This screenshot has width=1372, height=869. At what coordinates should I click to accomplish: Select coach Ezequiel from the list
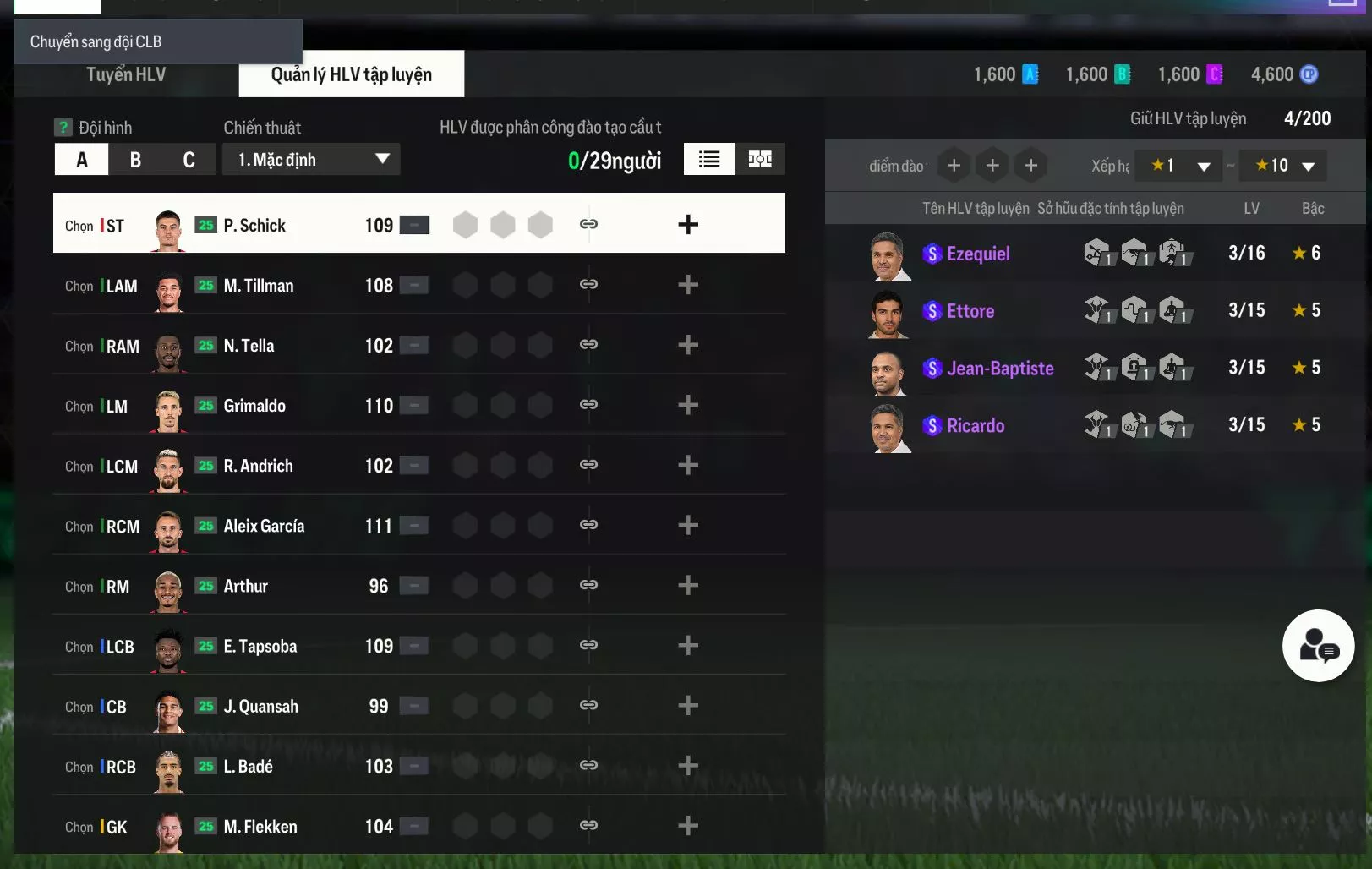pyautogui.click(x=978, y=254)
